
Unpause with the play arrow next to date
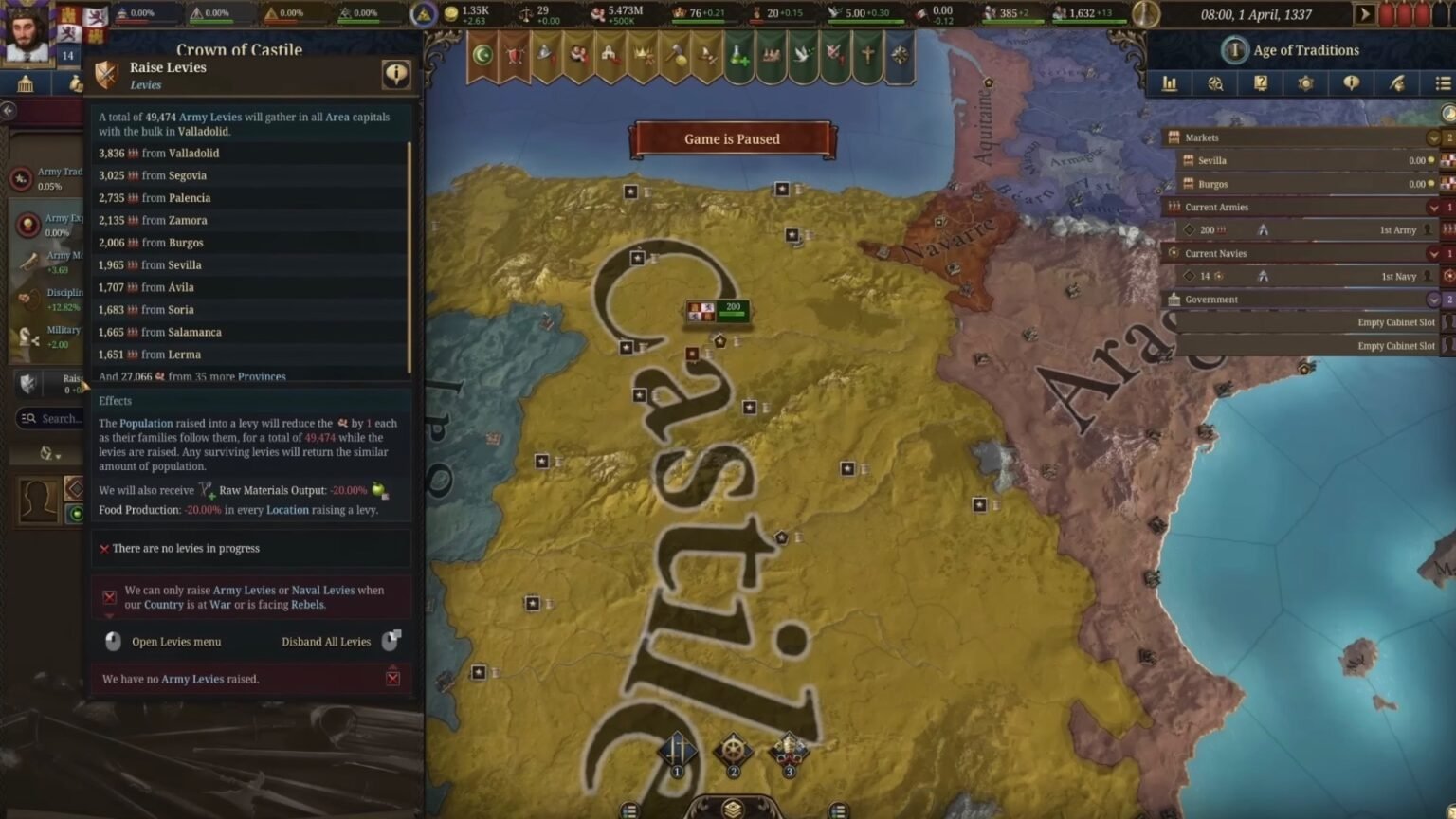(1365, 13)
